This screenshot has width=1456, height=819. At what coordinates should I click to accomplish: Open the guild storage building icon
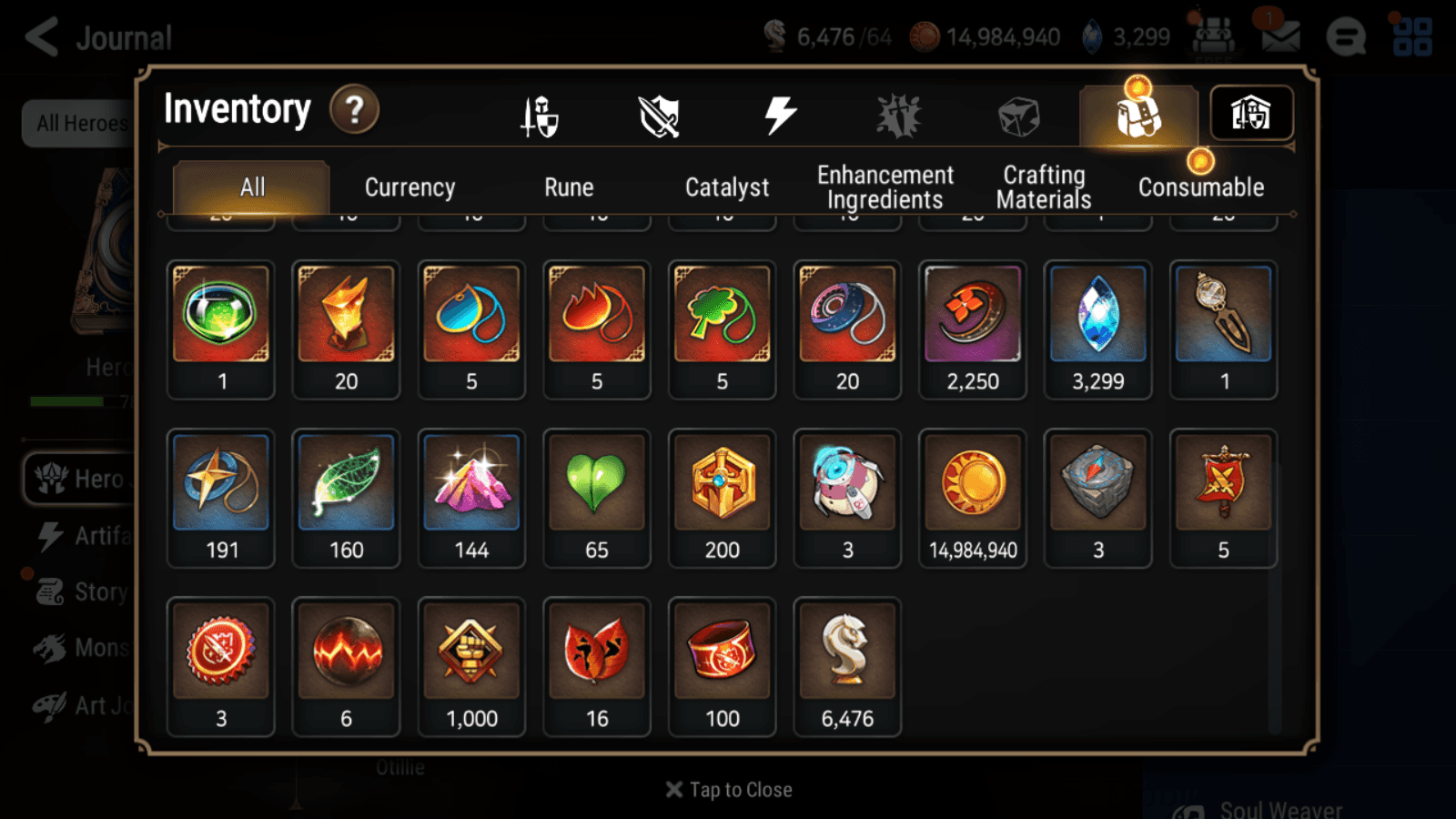click(1251, 113)
